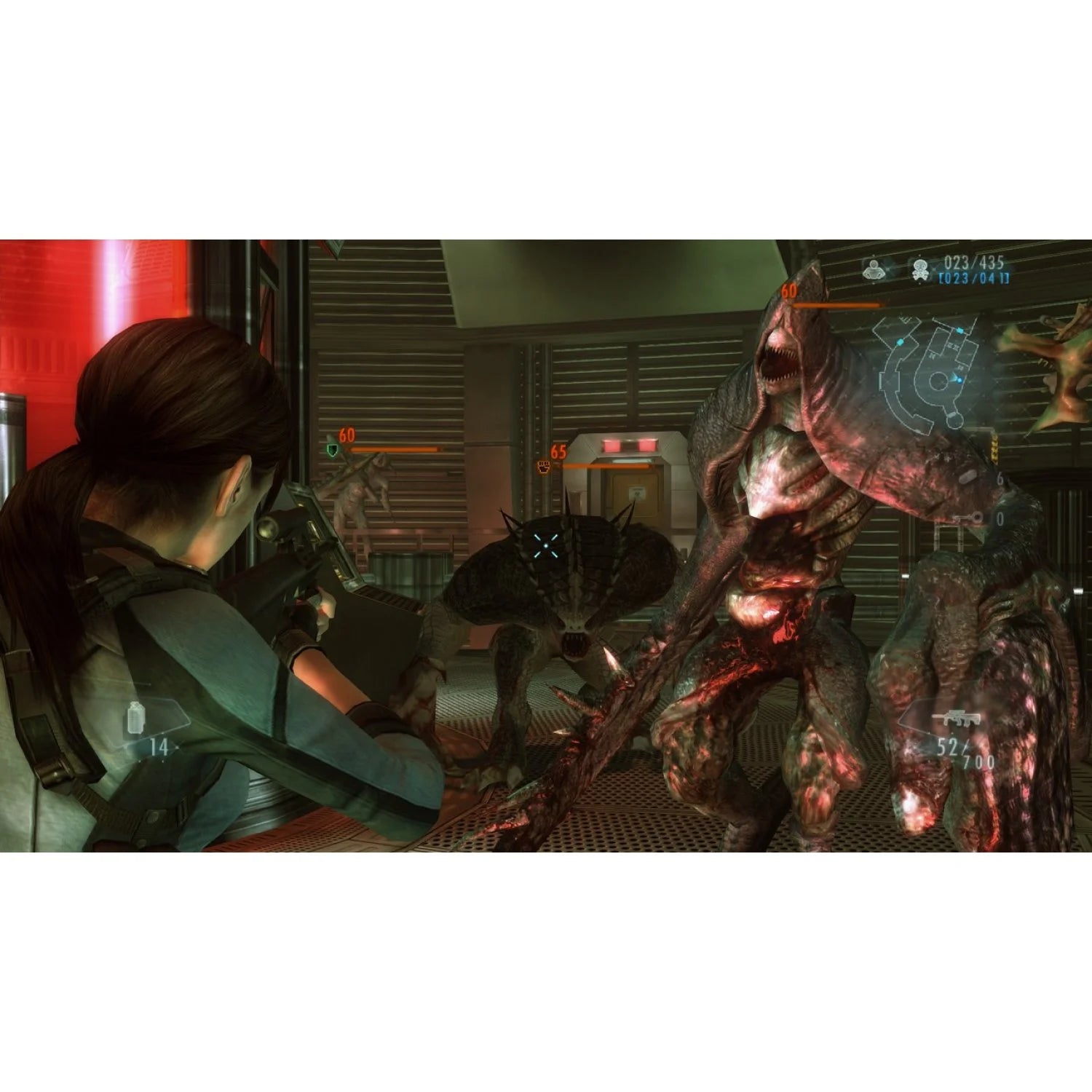The width and height of the screenshot is (1092, 1092).
Task: Open the circular room on the minimap
Action: coord(939,382)
